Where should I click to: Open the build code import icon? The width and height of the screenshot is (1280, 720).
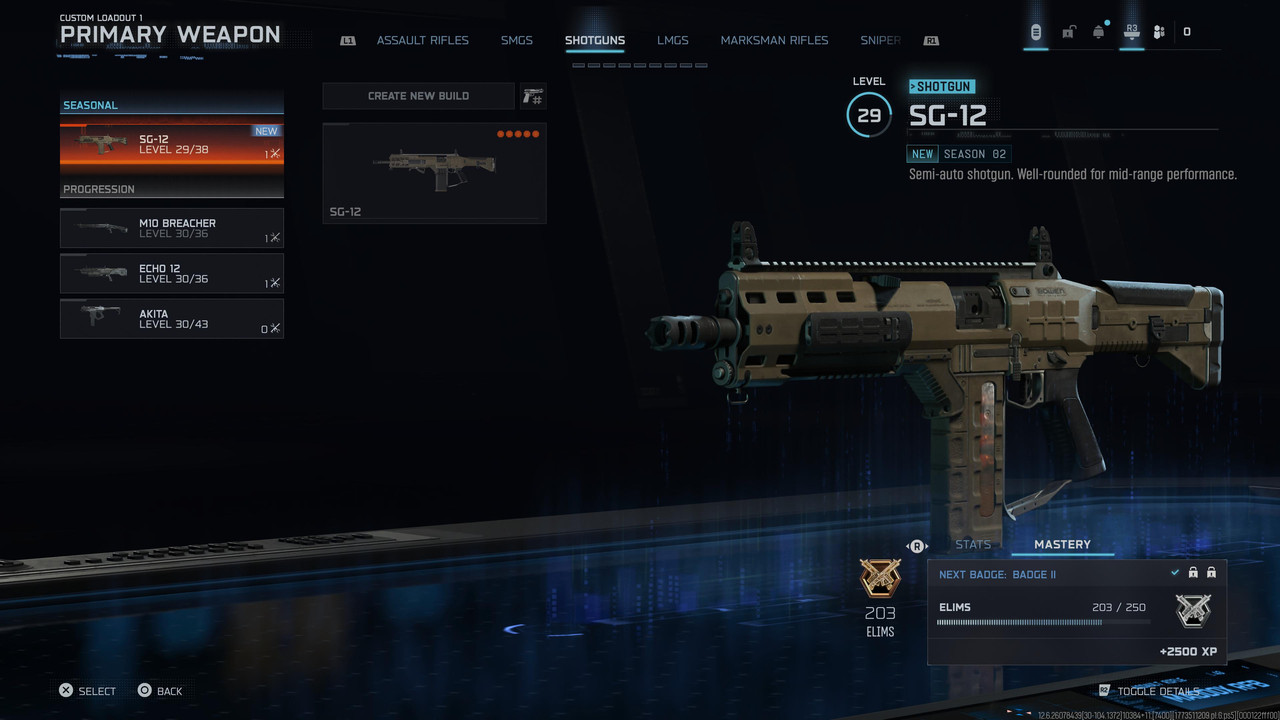pos(533,96)
